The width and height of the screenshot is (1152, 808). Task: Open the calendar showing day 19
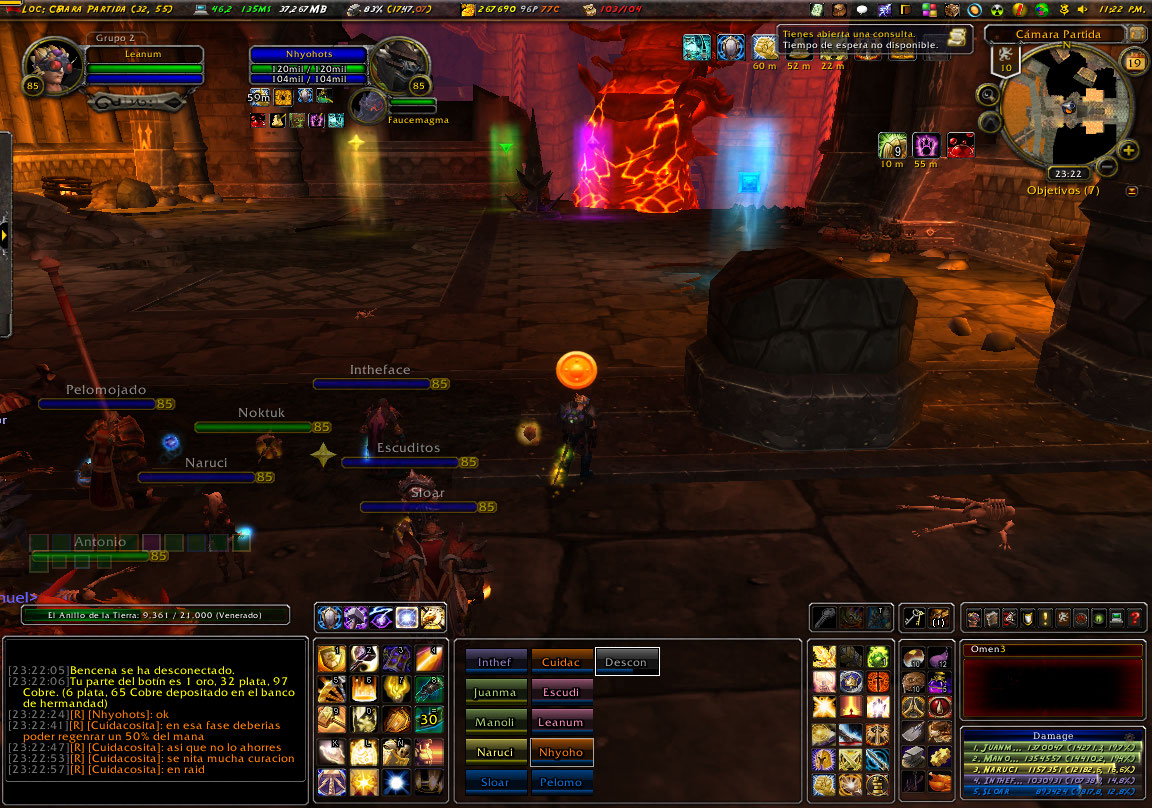(x=1134, y=64)
